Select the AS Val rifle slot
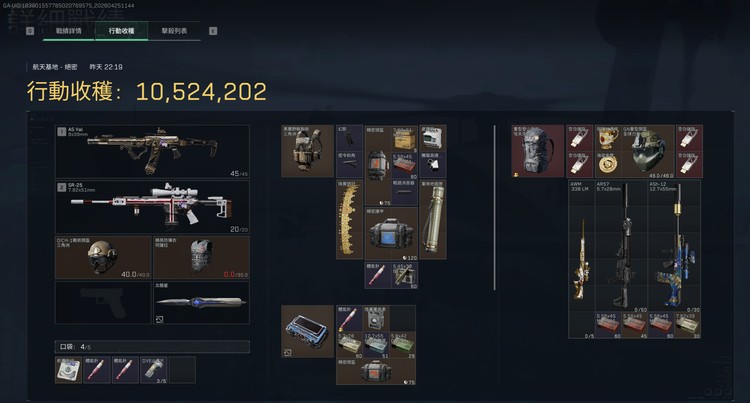 click(152, 151)
